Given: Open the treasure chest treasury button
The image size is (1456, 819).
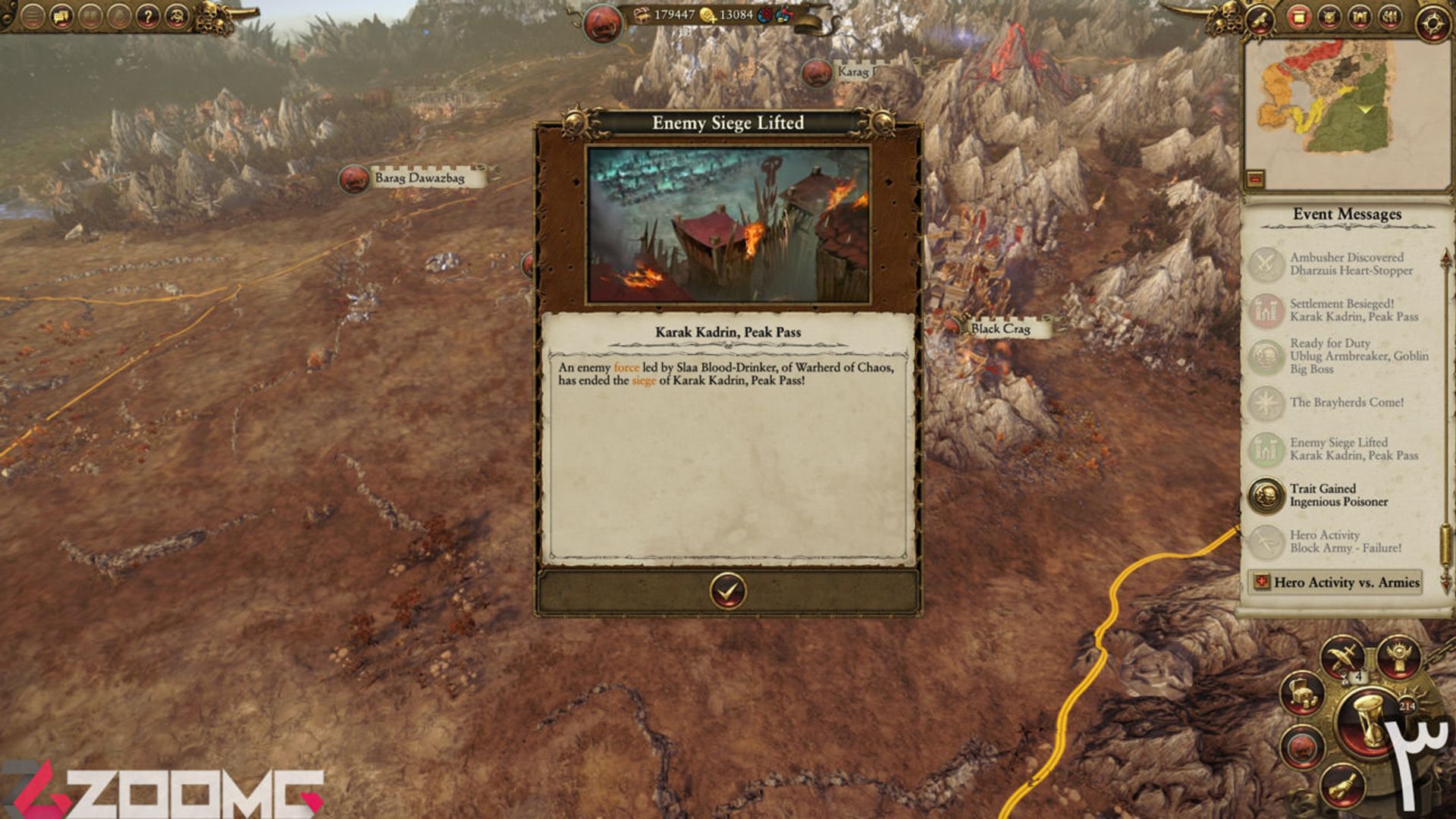Looking at the screenshot, I should [x=1302, y=692].
